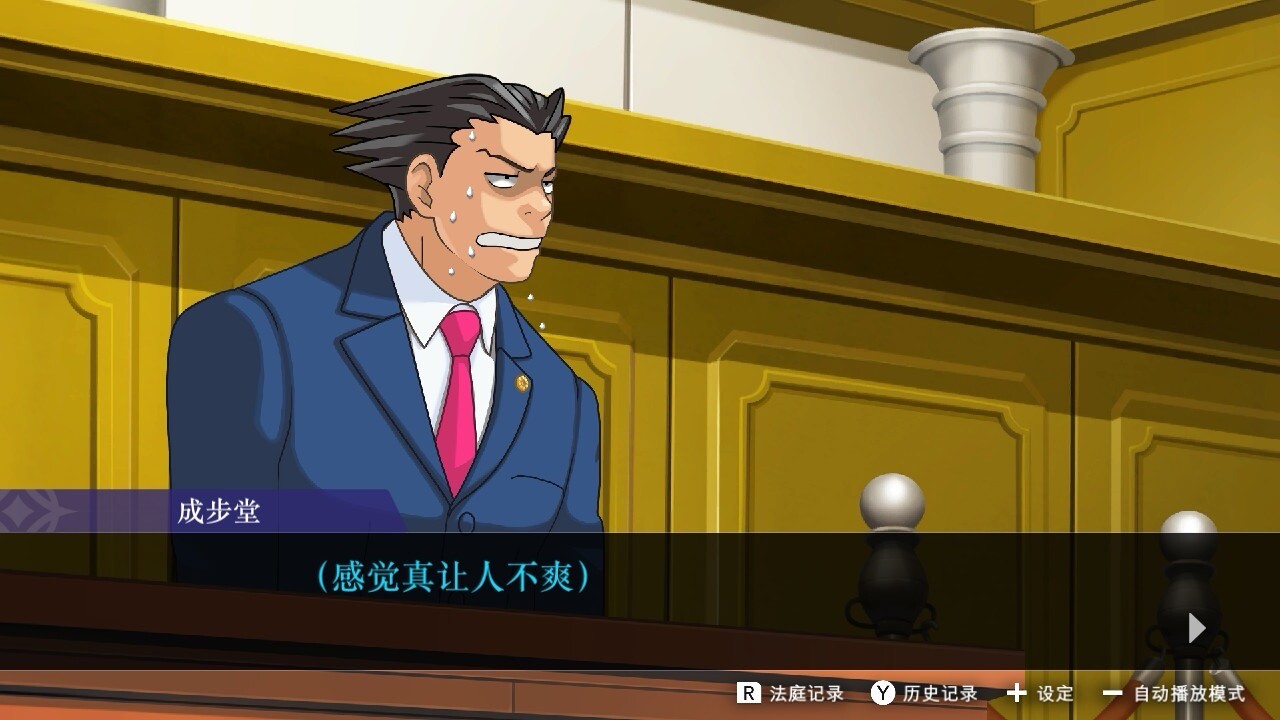Image resolution: width=1280 pixels, height=720 pixels.
Task: Open the 法庭记录 court record
Action: tap(791, 693)
